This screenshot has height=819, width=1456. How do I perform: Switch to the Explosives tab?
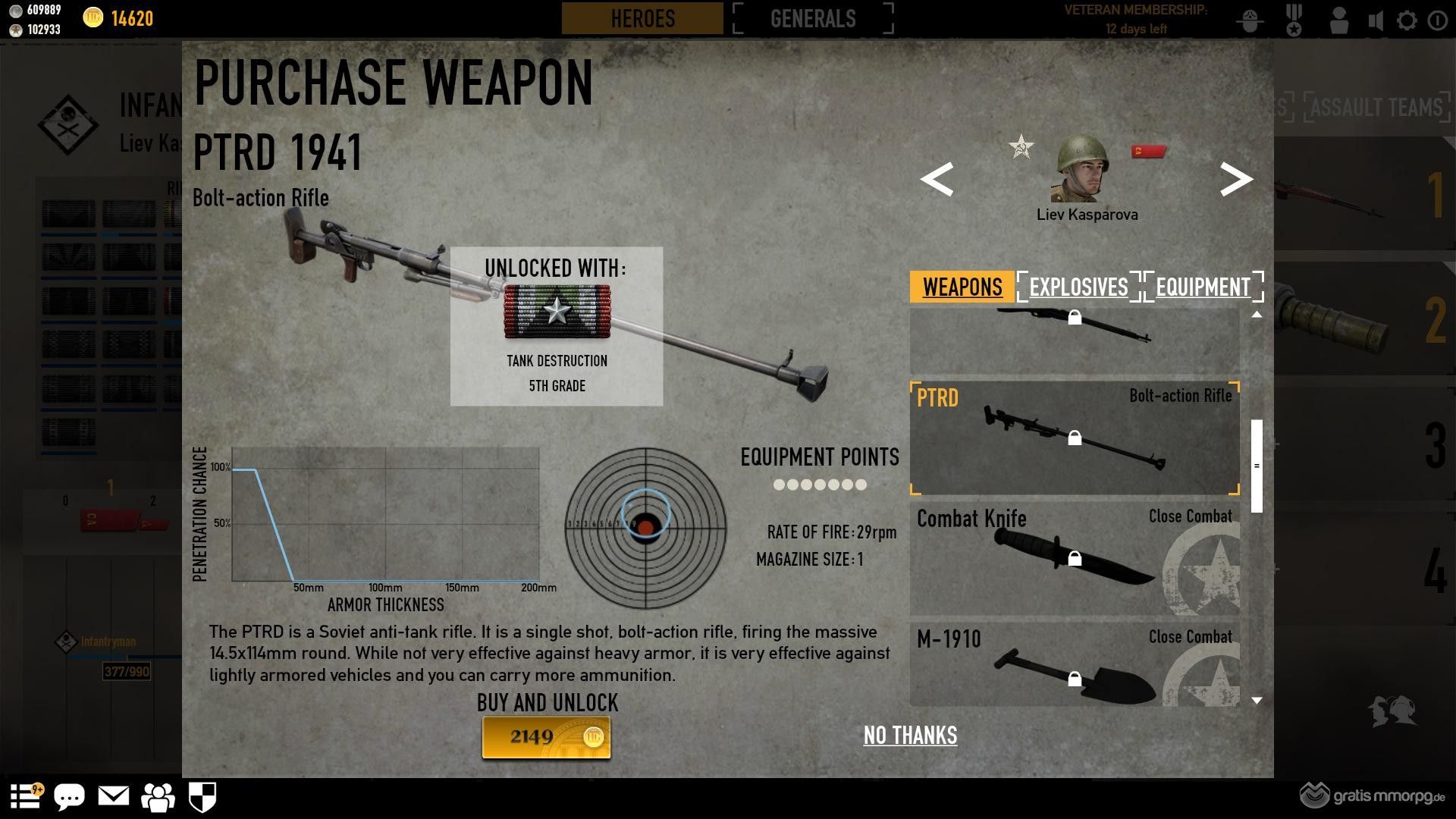tap(1078, 287)
